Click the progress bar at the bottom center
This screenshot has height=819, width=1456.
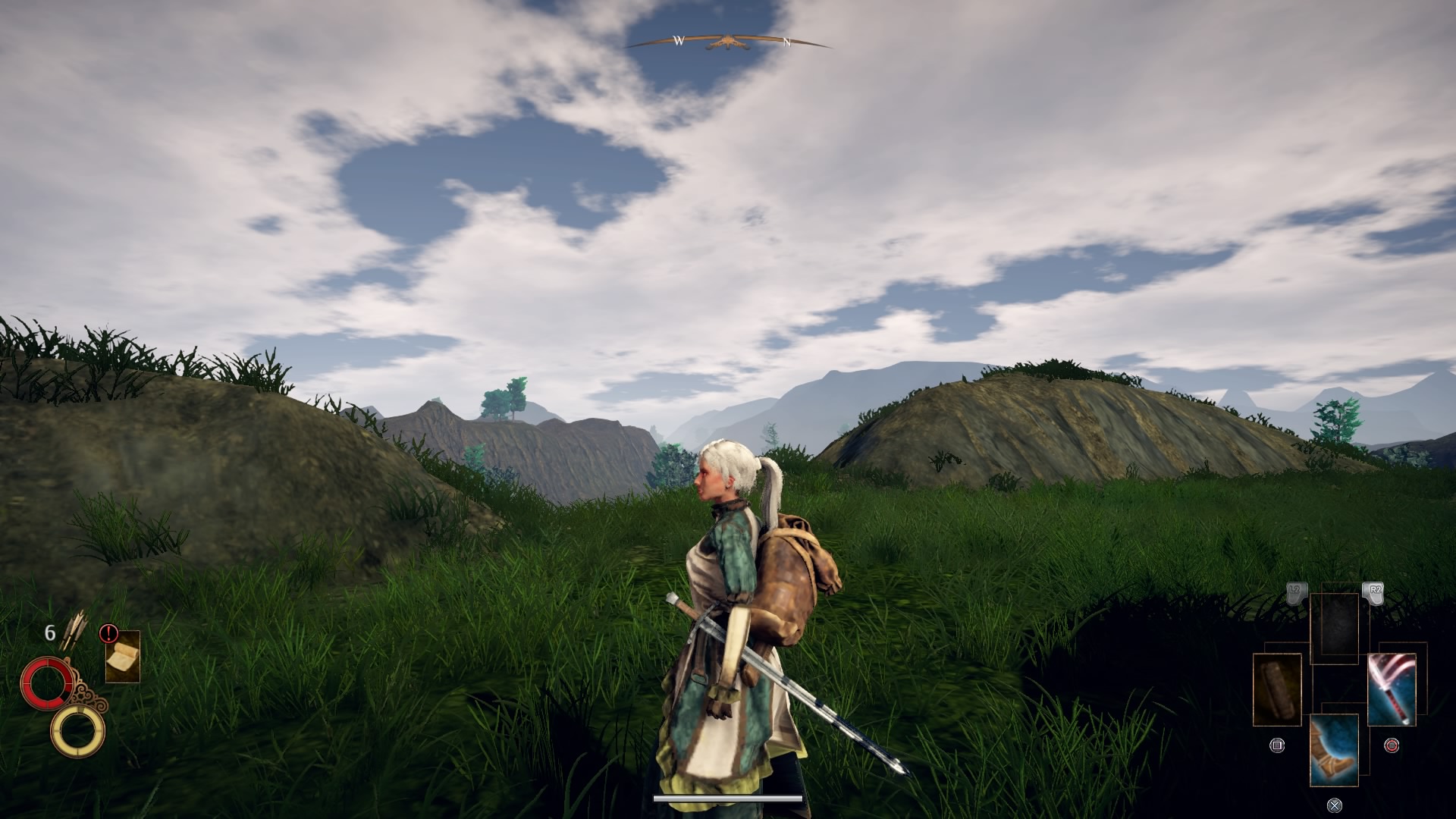click(726, 799)
